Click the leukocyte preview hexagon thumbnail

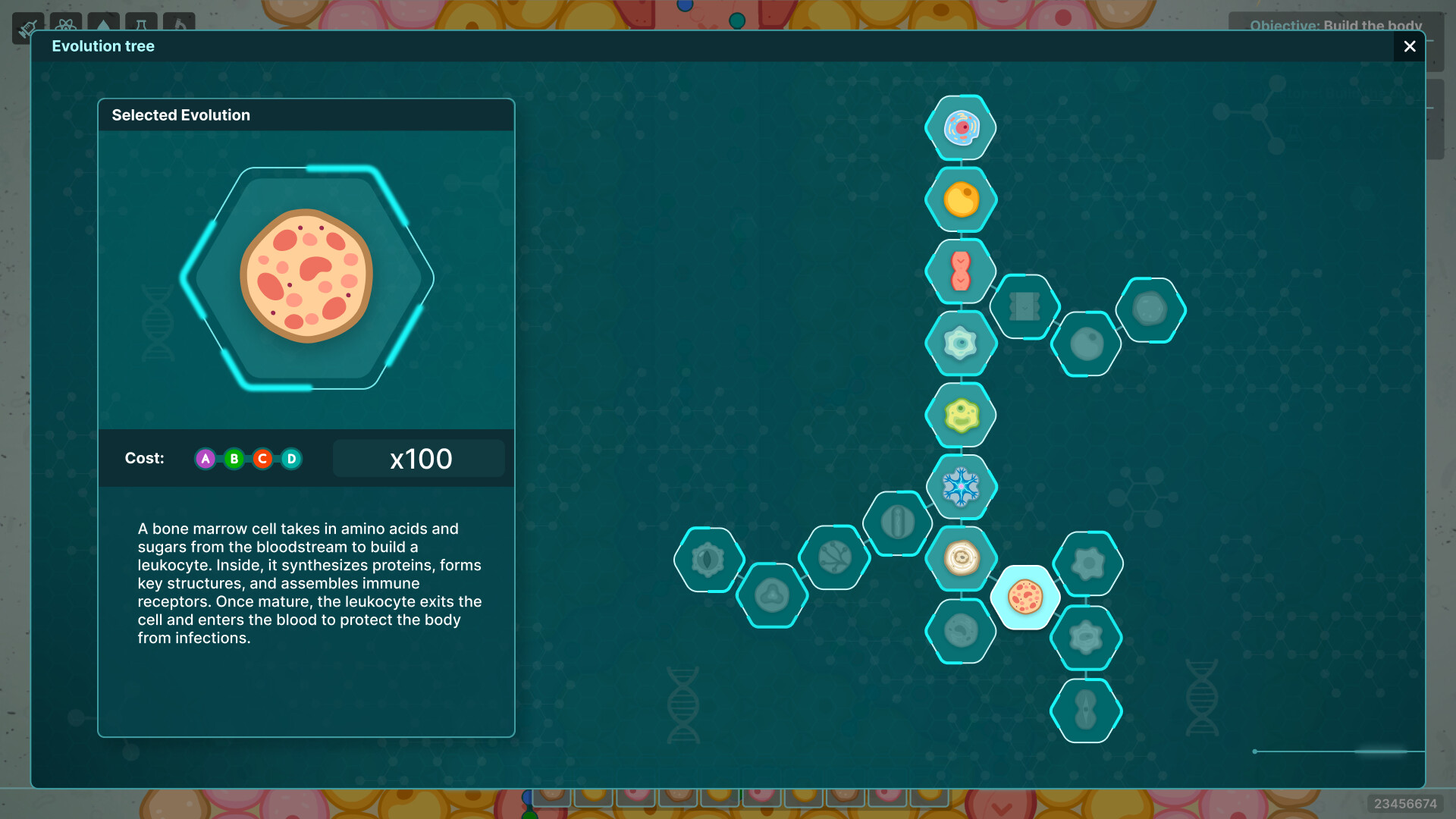click(x=306, y=277)
